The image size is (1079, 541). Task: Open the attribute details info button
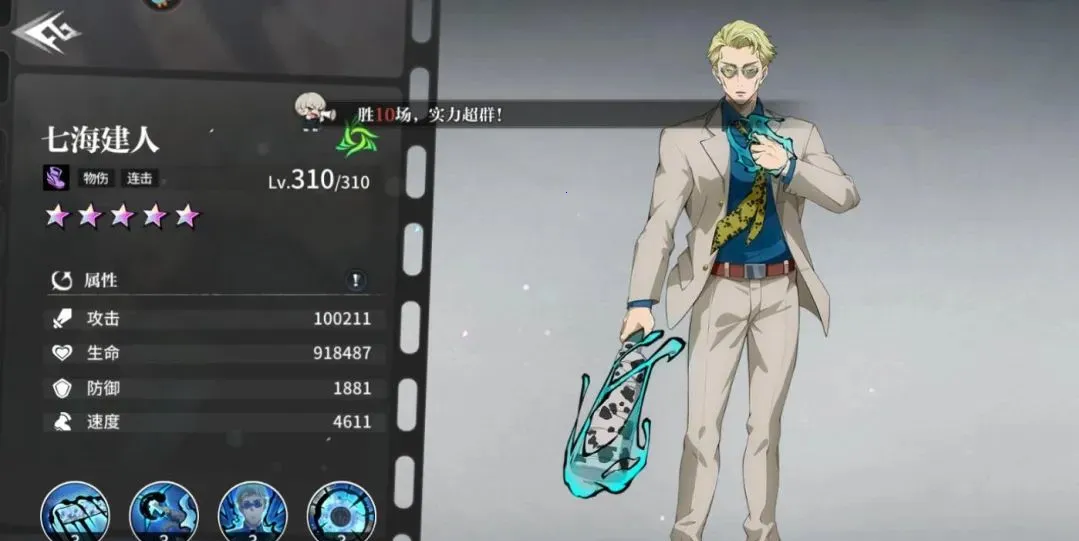356,281
